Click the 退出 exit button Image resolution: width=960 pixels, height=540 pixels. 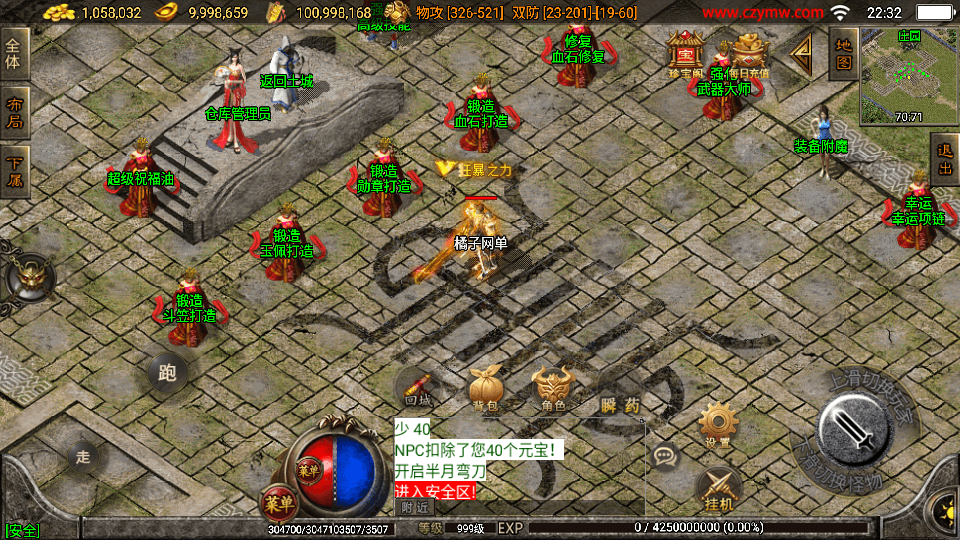pyautogui.click(x=944, y=160)
